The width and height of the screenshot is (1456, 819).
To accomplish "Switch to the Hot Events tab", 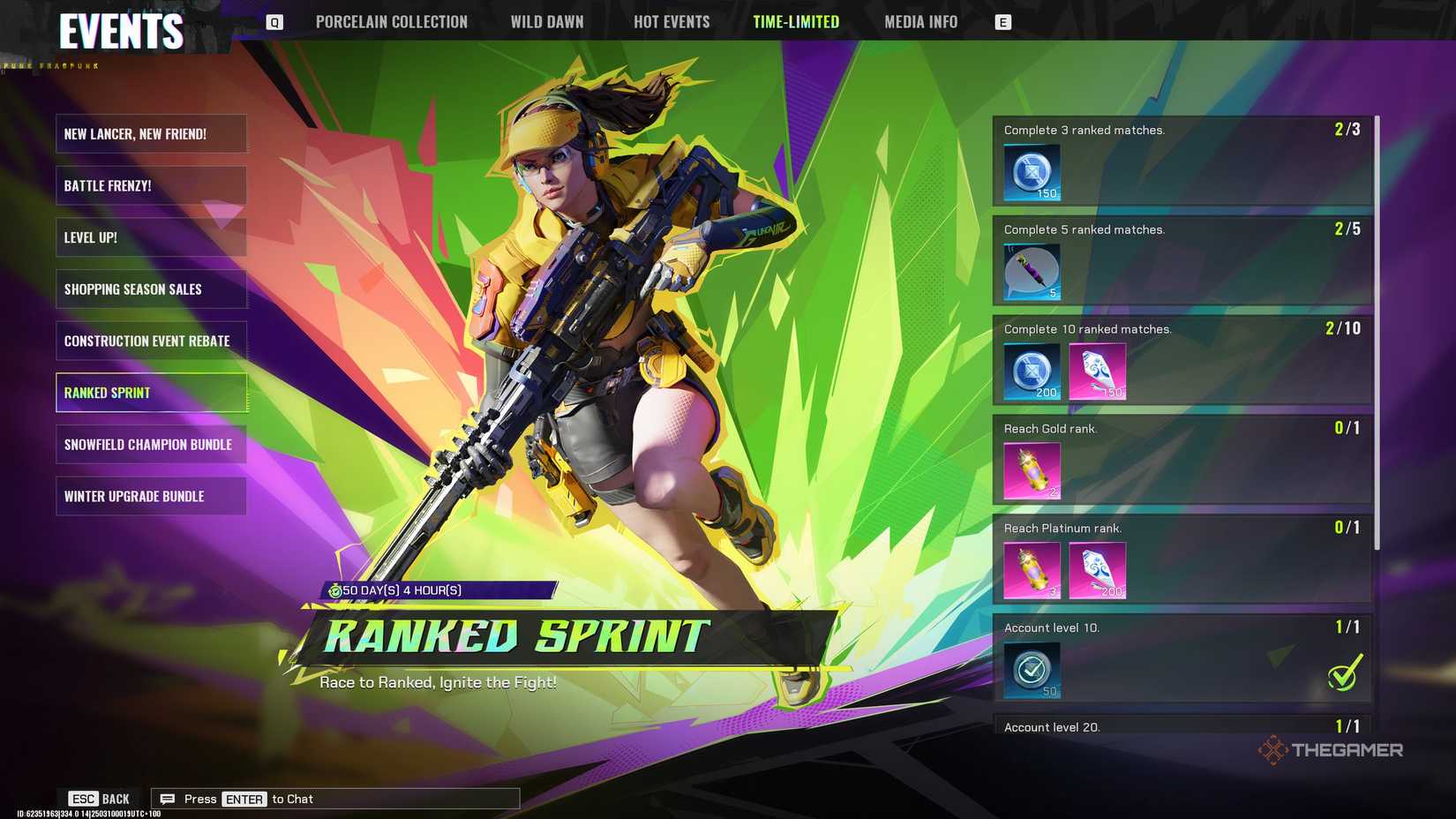I will [672, 21].
